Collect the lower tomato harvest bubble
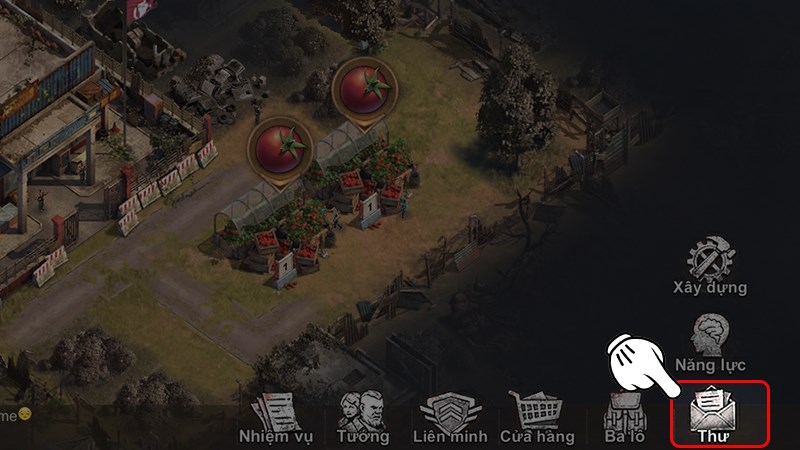 [280, 148]
